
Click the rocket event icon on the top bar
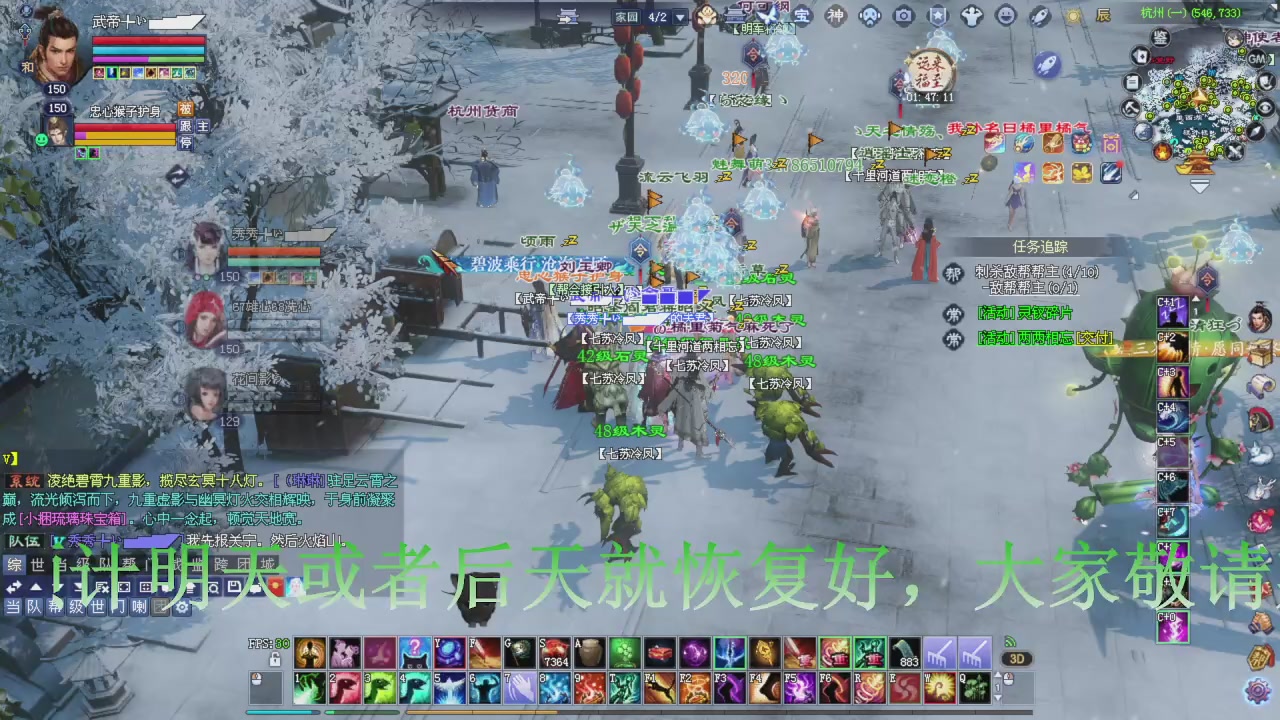(x=1041, y=15)
